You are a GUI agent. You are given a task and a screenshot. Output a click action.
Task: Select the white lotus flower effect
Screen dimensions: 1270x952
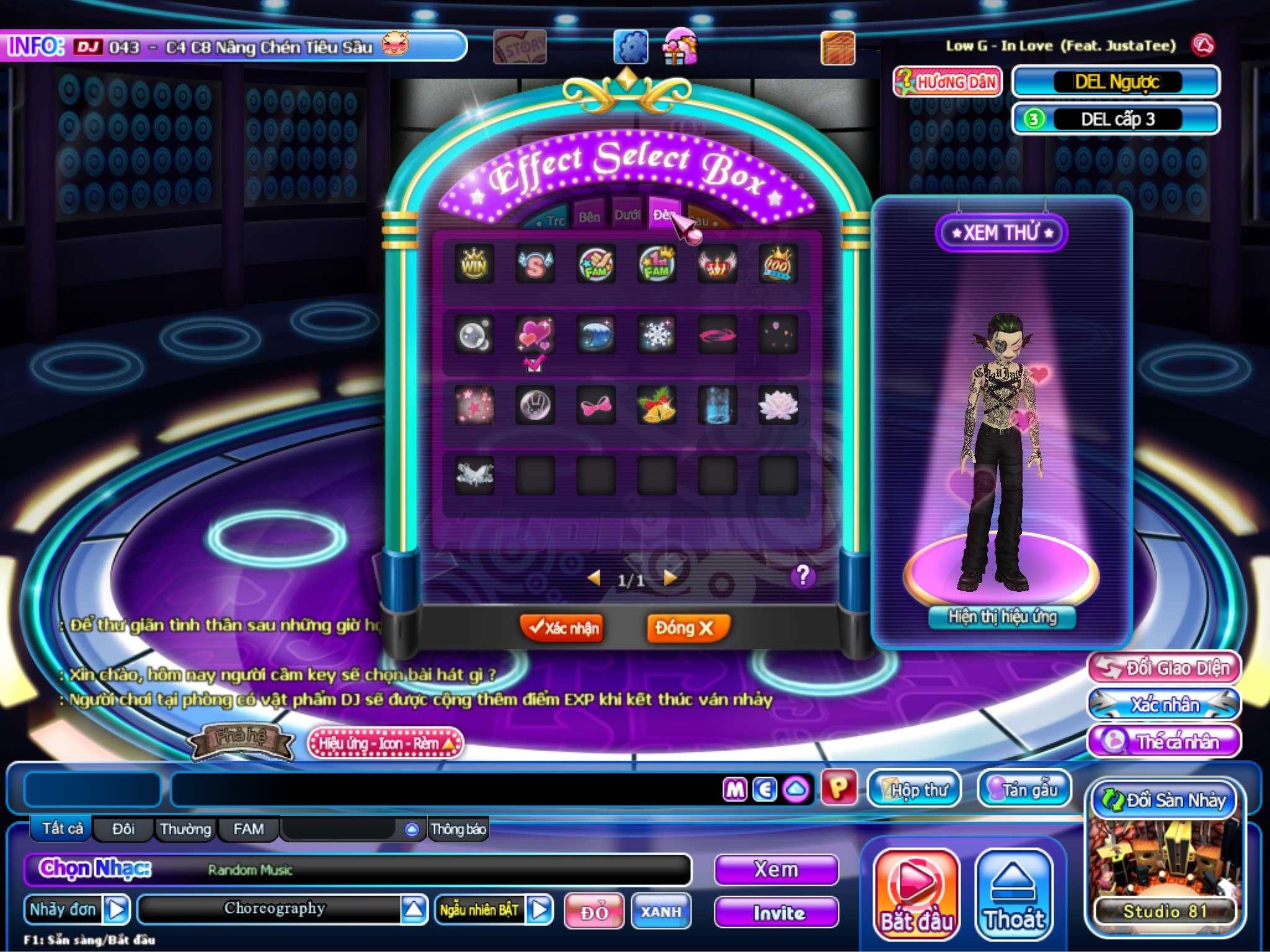coord(778,405)
